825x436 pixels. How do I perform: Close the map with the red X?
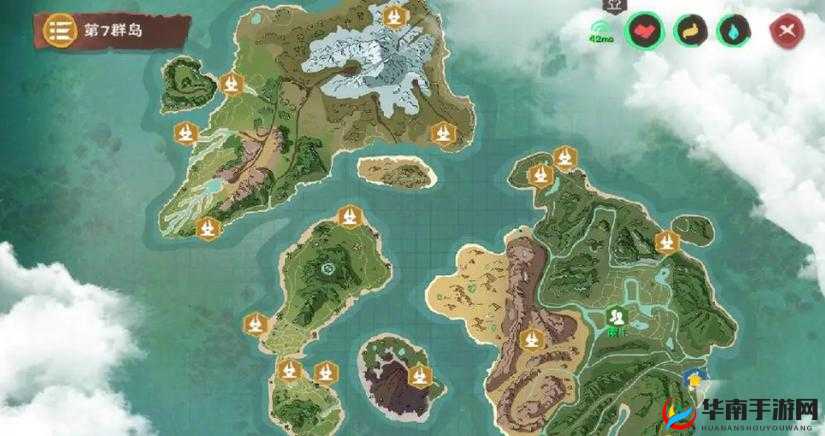coord(786,31)
